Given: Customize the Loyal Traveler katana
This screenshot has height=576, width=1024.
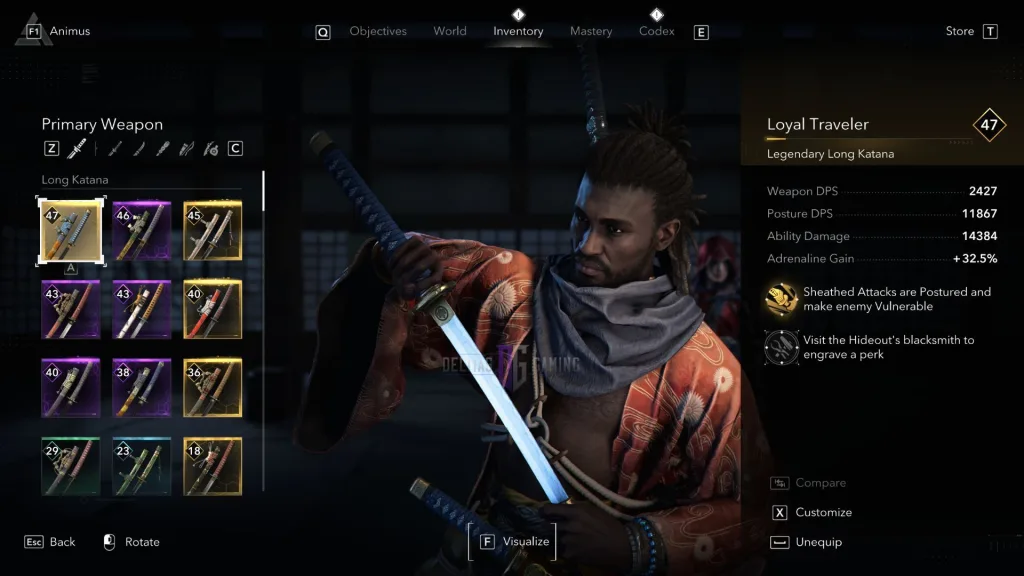Looking at the screenshot, I should tap(823, 512).
